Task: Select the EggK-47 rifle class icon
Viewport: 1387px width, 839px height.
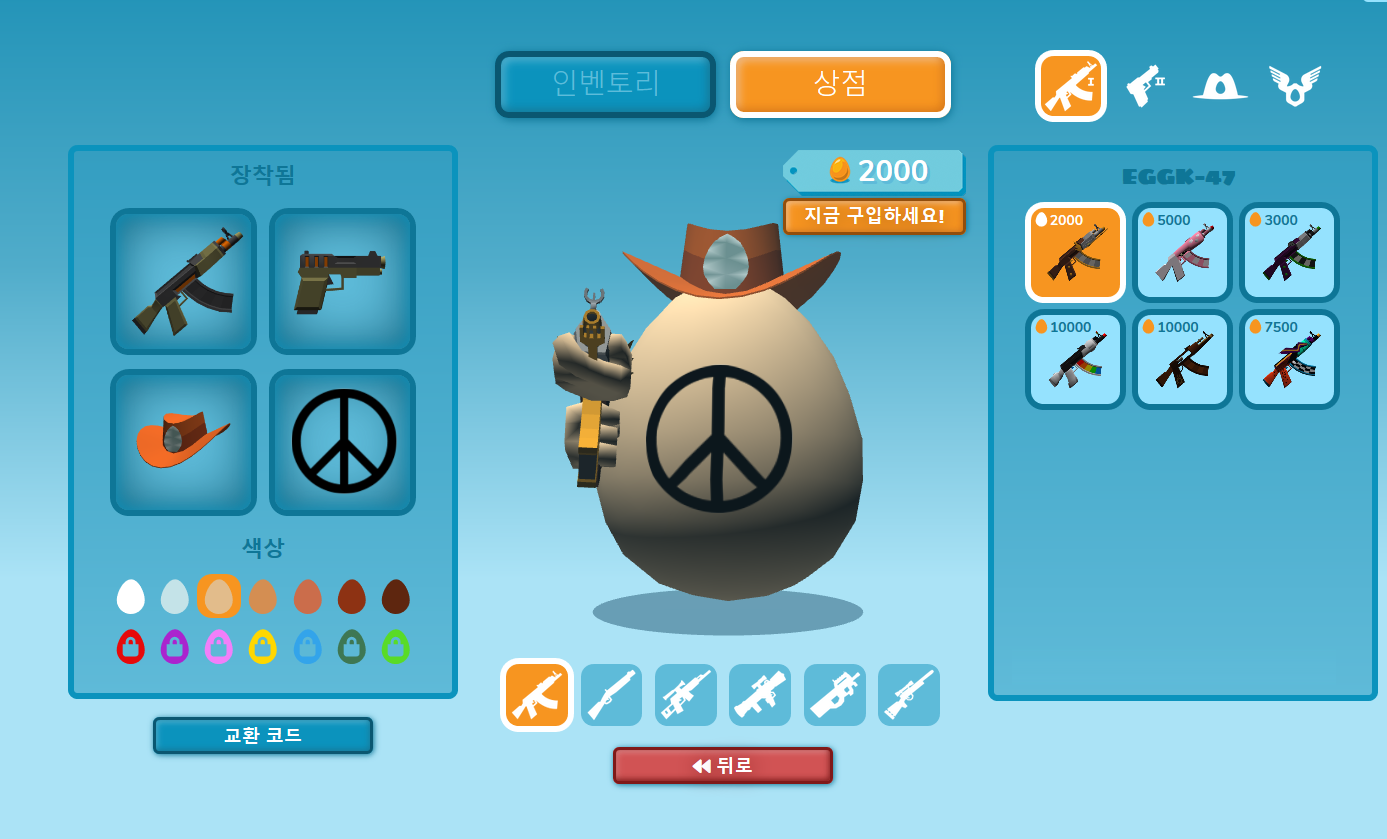Action: [536, 694]
